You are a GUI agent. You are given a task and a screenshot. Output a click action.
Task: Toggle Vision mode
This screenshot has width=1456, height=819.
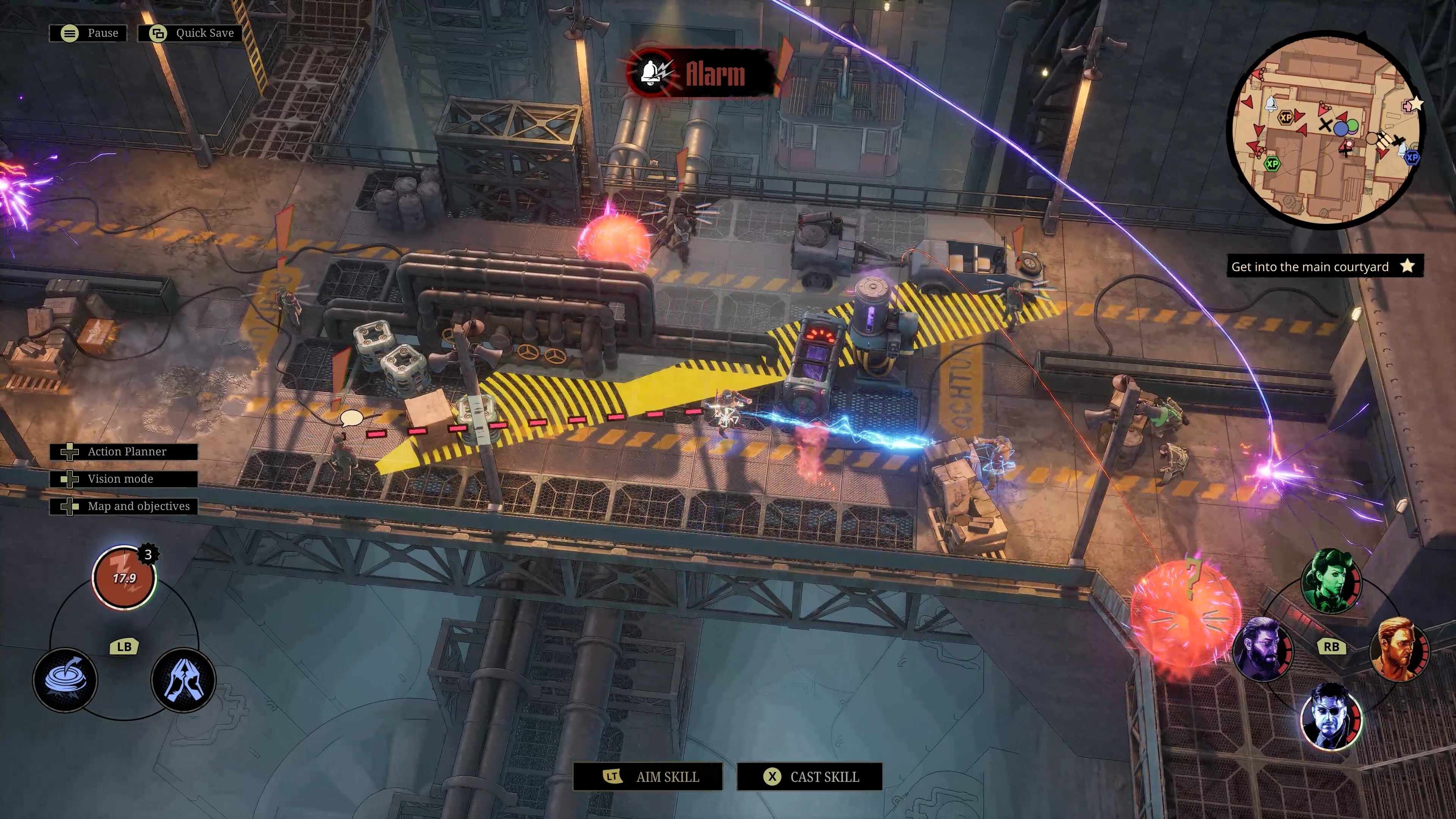click(124, 479)
